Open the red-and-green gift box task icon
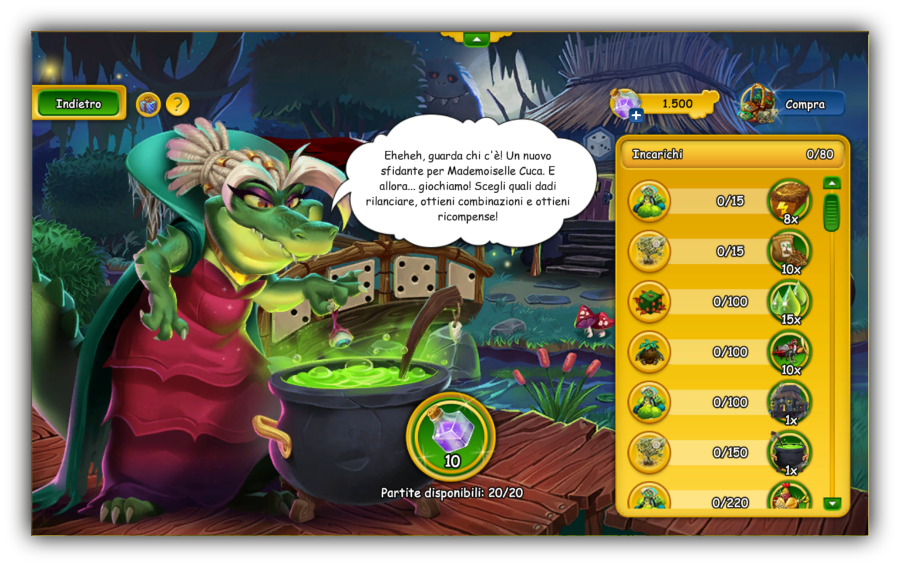This screenshot has width=900, height=567. [649, 301]
